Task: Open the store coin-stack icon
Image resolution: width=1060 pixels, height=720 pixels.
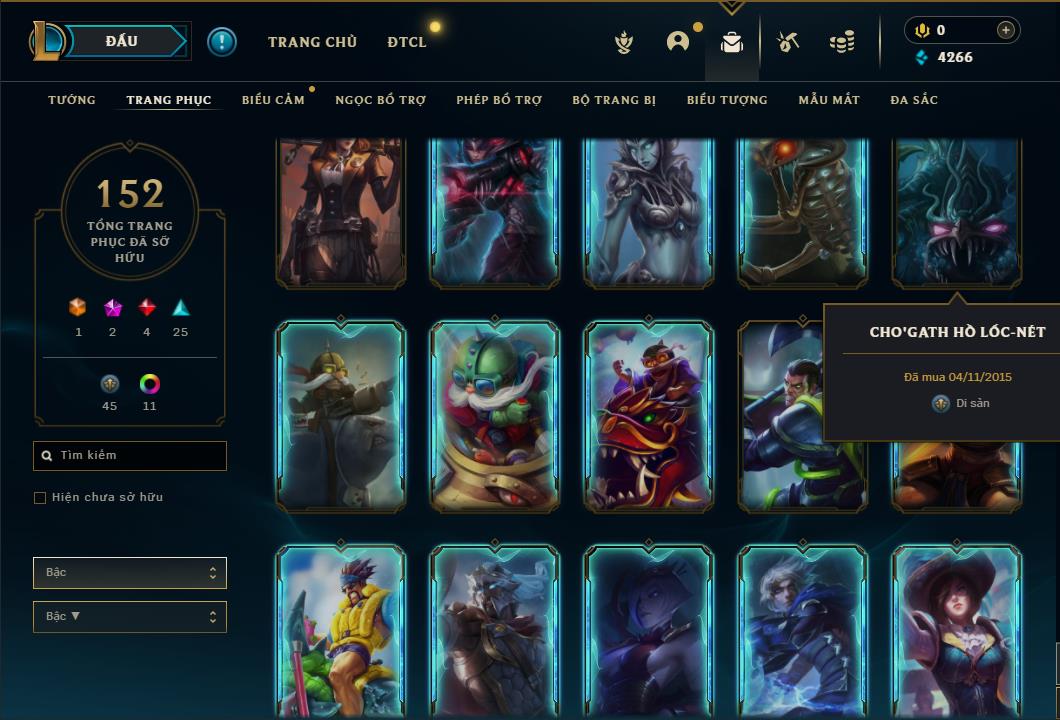Action: (842, 42)
